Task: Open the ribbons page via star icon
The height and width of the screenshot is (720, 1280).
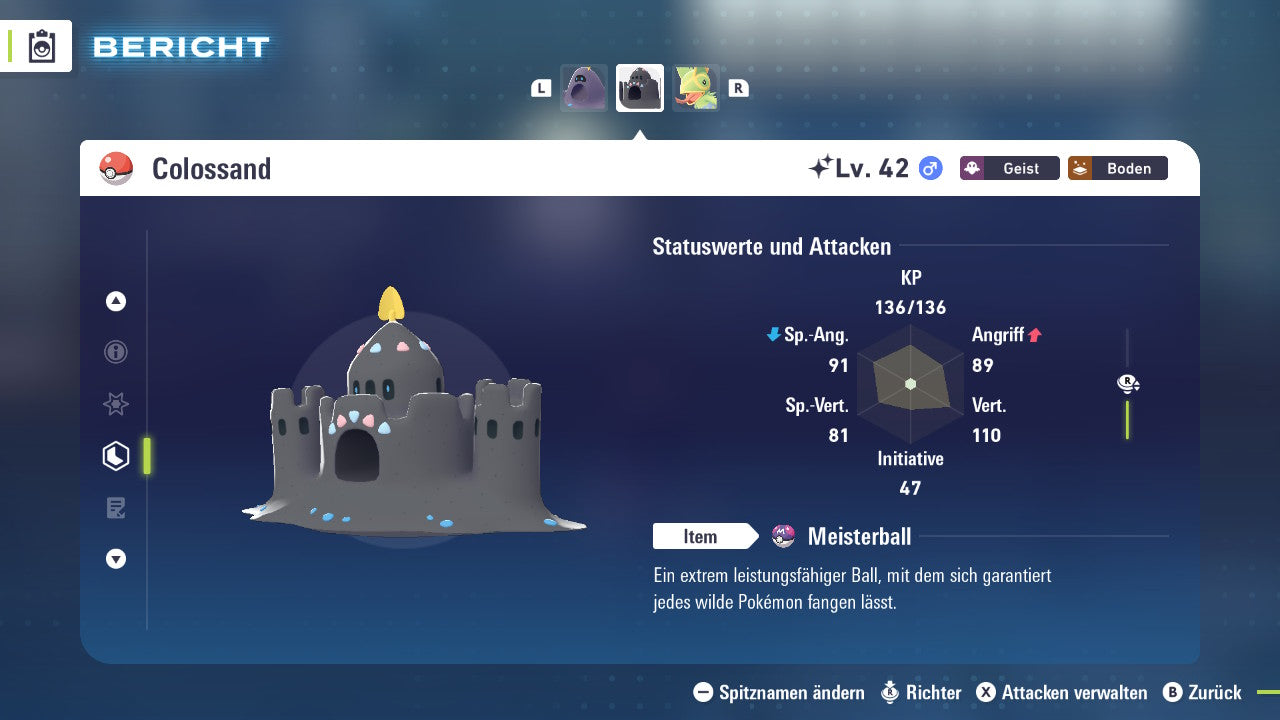Action: [x=115, y=404]
